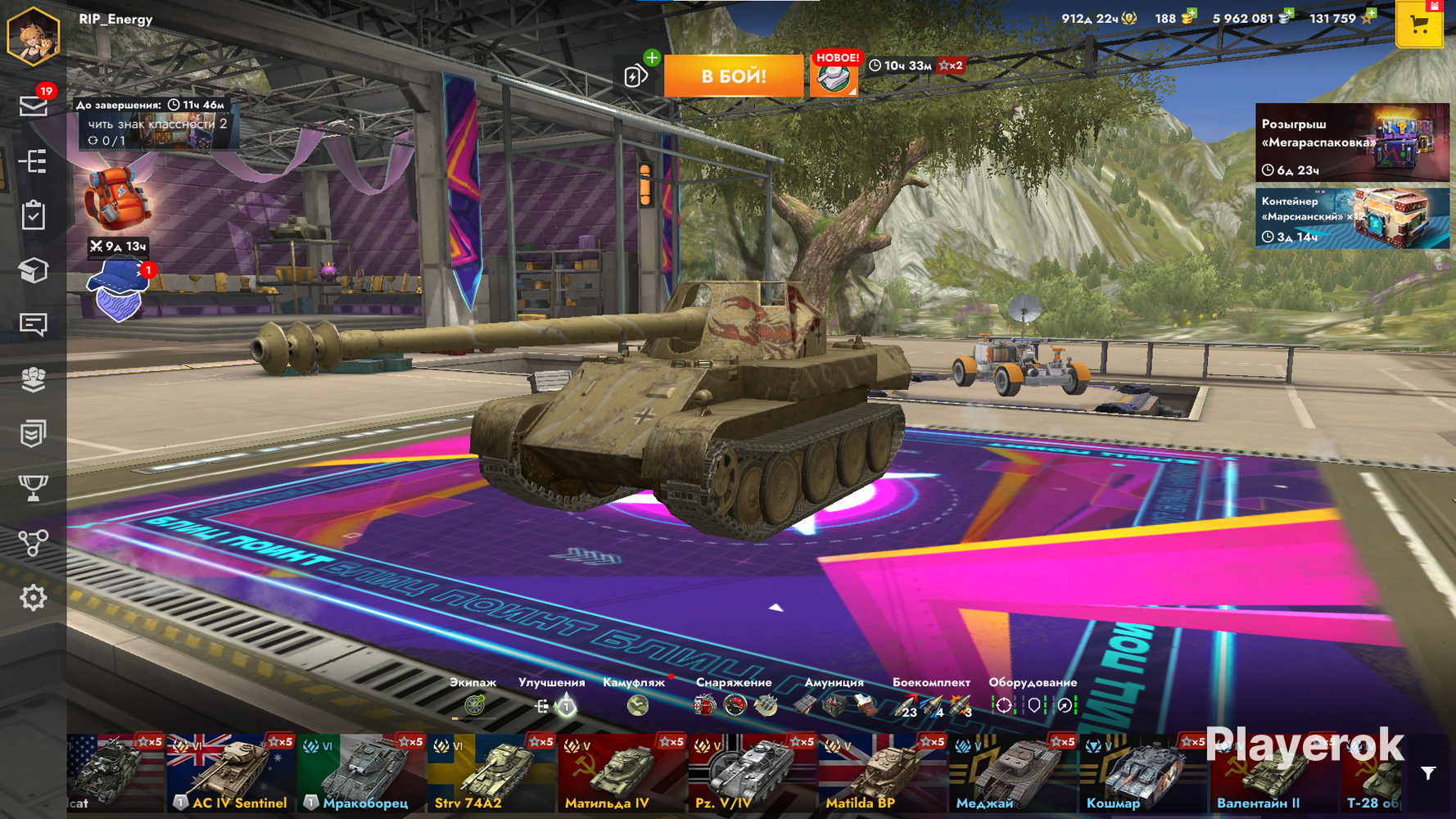Choose the Матильда IV tank
Viewport: 1456px width, 819px height.
tap(622, 774)
